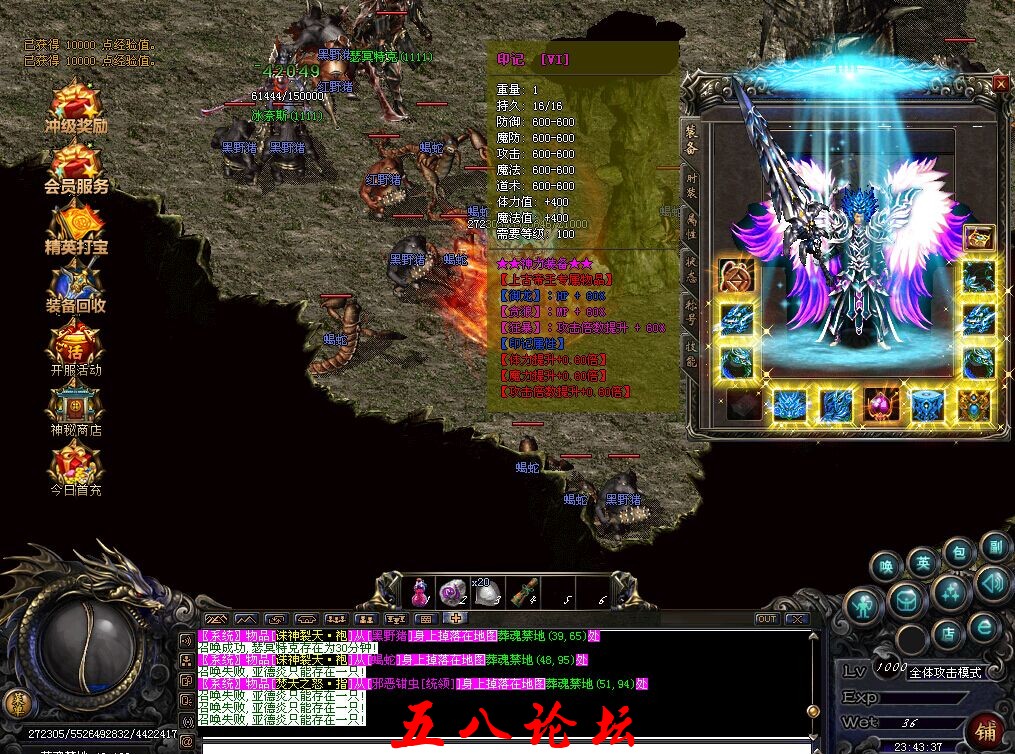Open the 今日首充 first recharge offer

click(x=76, y=470)
